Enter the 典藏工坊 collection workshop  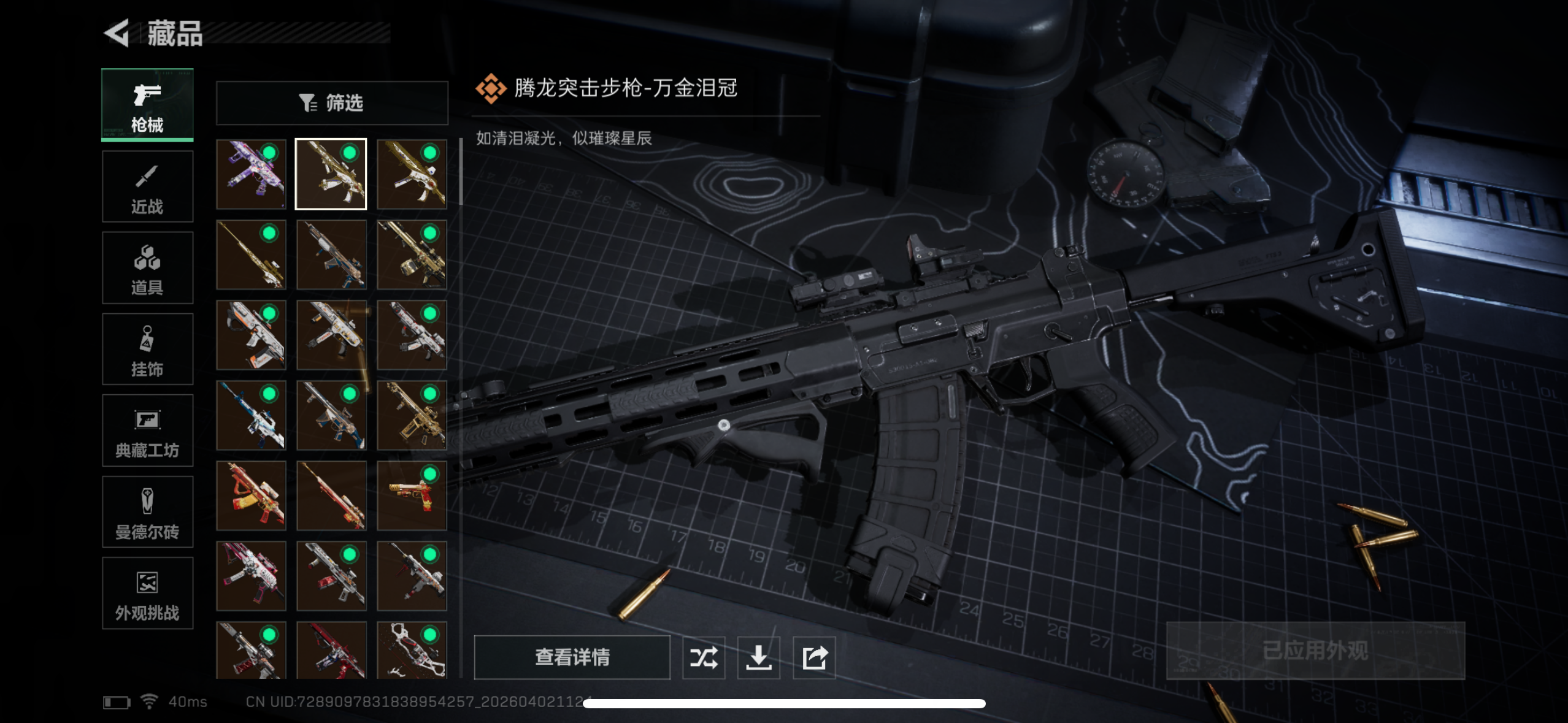click(x=147, y=430)
